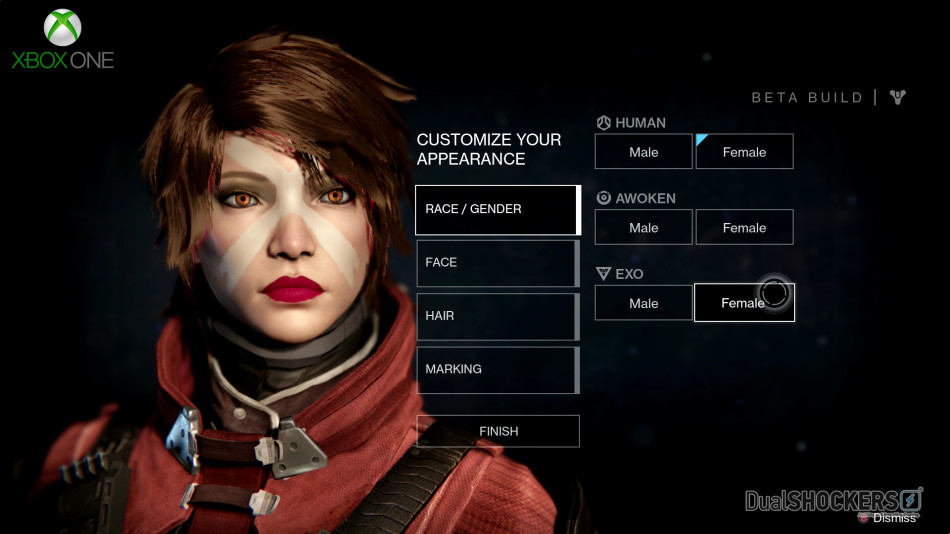Click Finish to confirm appearance
Screen dimensions: 950x534
point(498,431)
